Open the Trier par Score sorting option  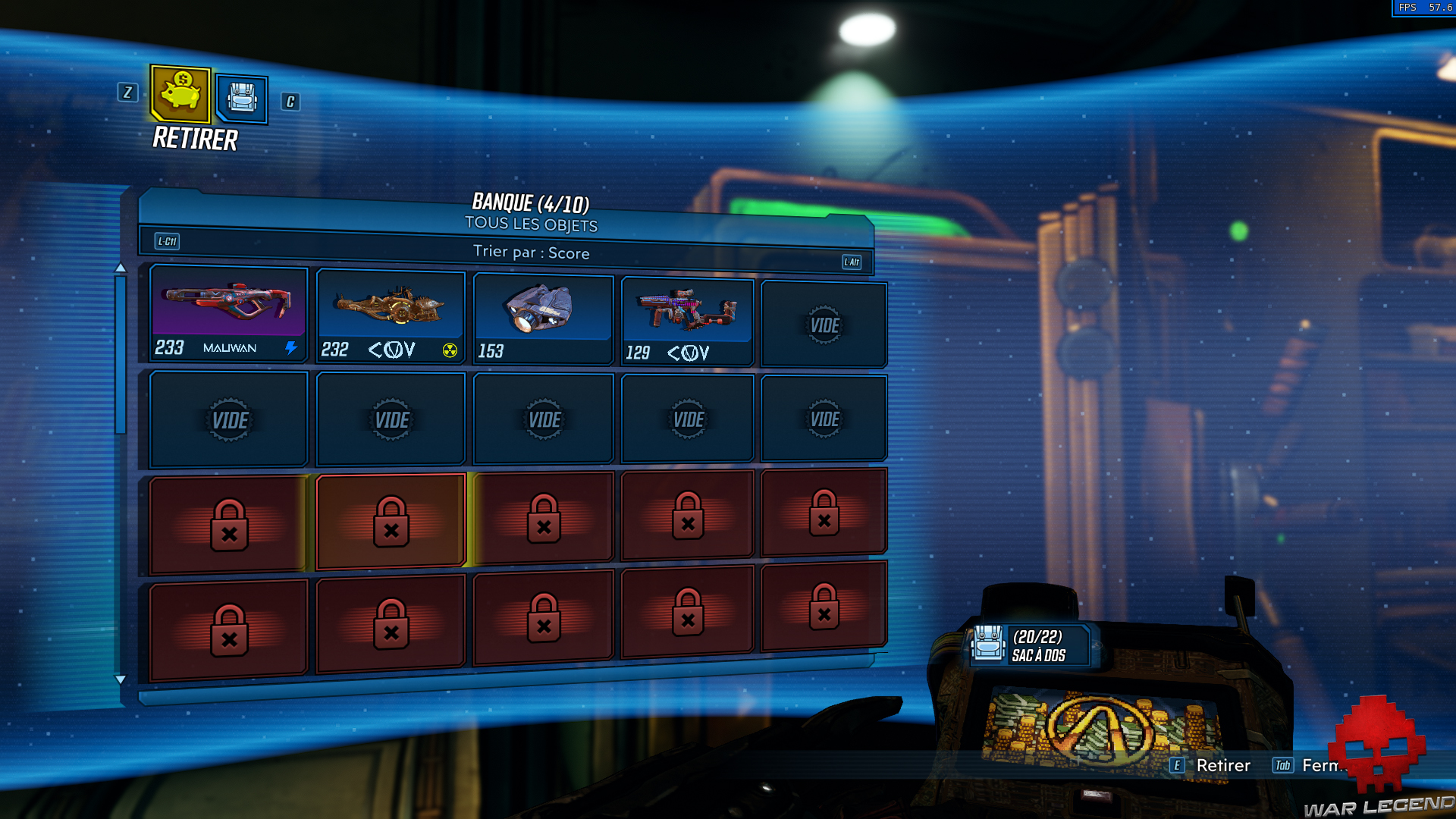click(x=531, y=253)
